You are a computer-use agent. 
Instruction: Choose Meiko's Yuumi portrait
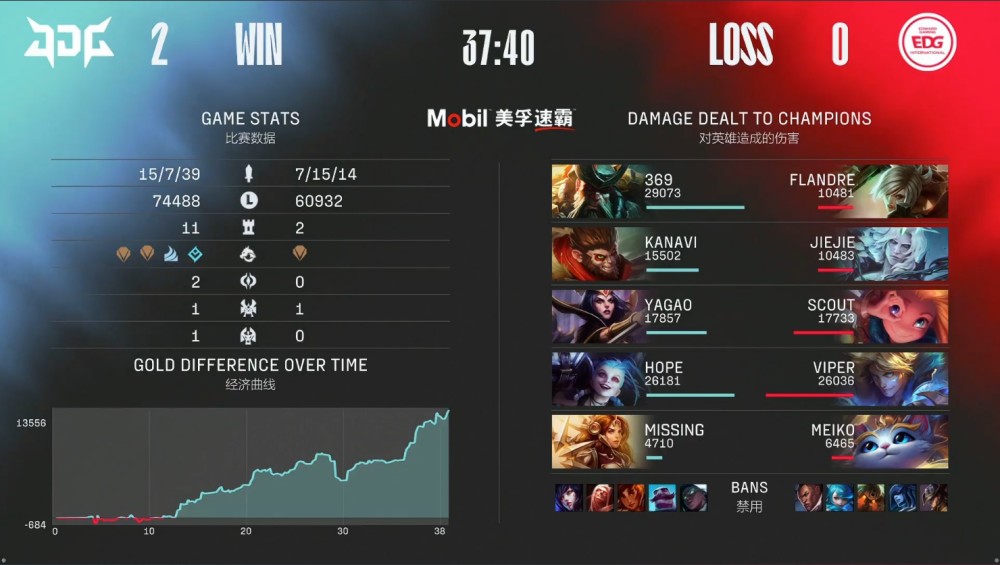[x=904, y=441]
